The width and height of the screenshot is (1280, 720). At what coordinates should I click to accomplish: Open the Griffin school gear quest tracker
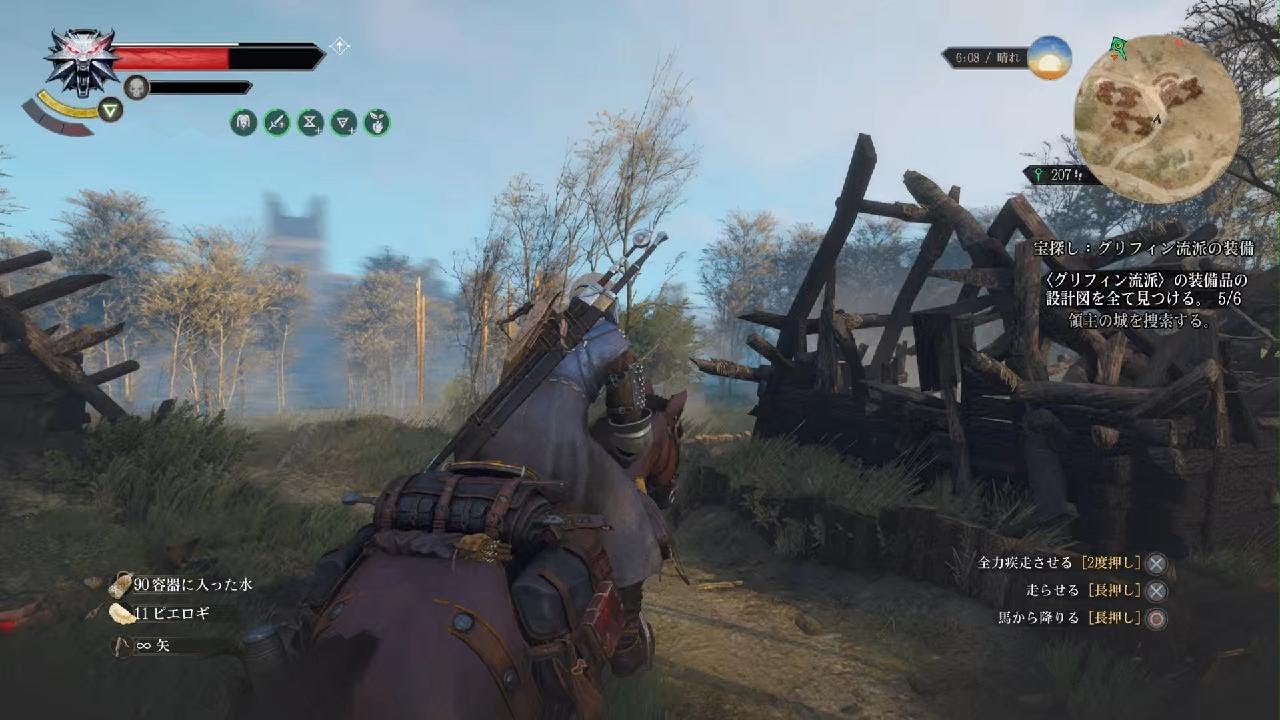[x=1144, y=248]
